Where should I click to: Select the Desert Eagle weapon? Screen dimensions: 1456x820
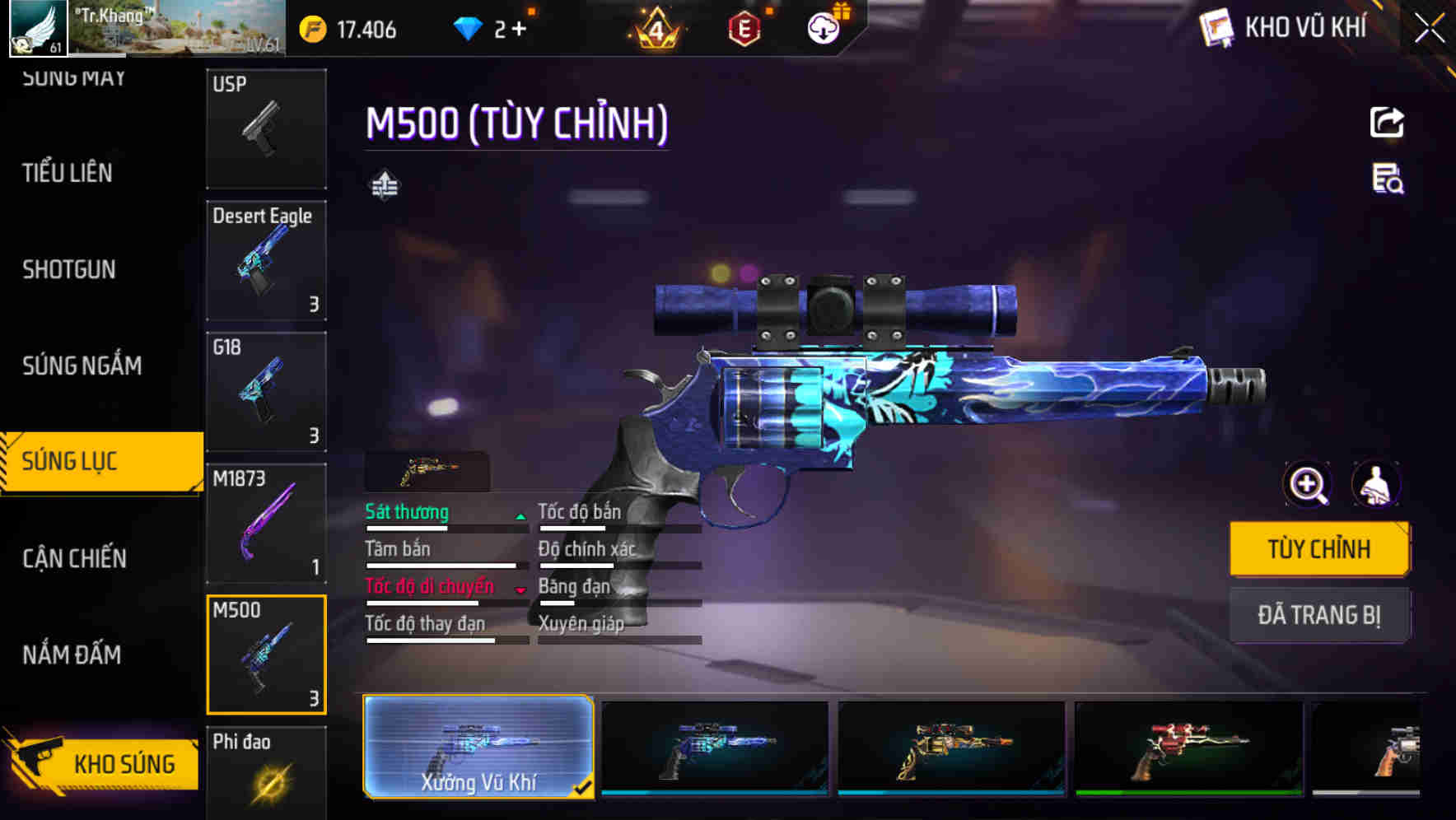265,259
